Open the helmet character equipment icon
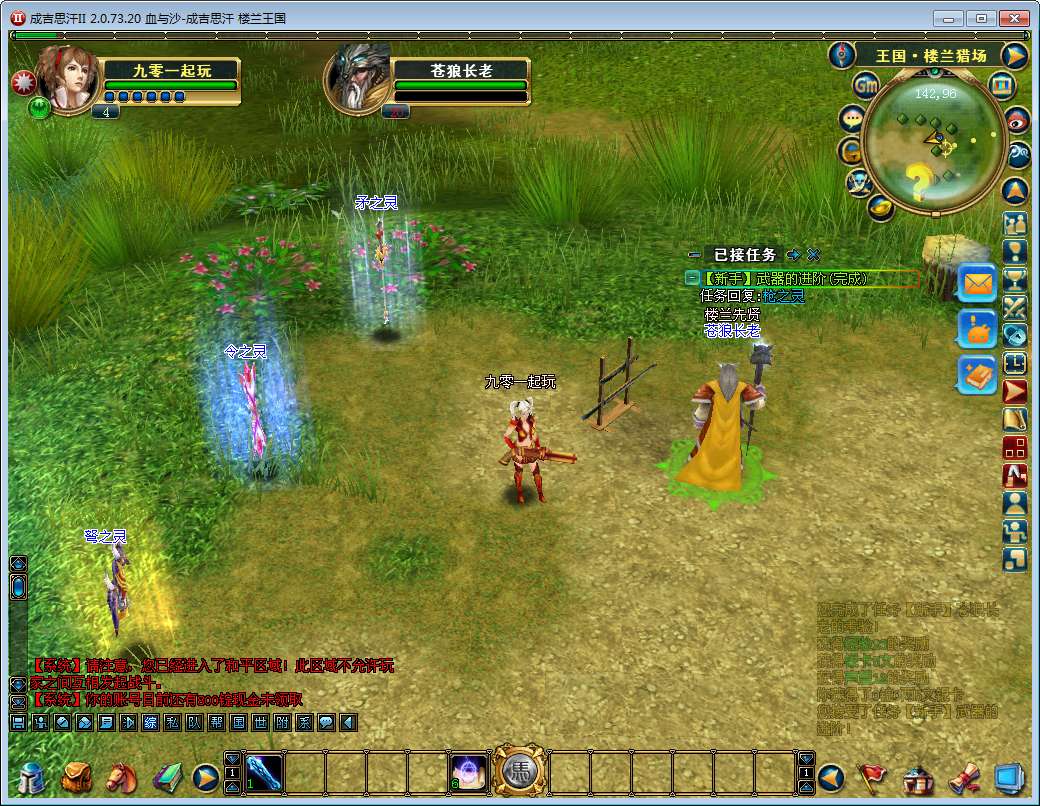The height and width of the screenshot is (806, 1040). click(x=31, y=776)
